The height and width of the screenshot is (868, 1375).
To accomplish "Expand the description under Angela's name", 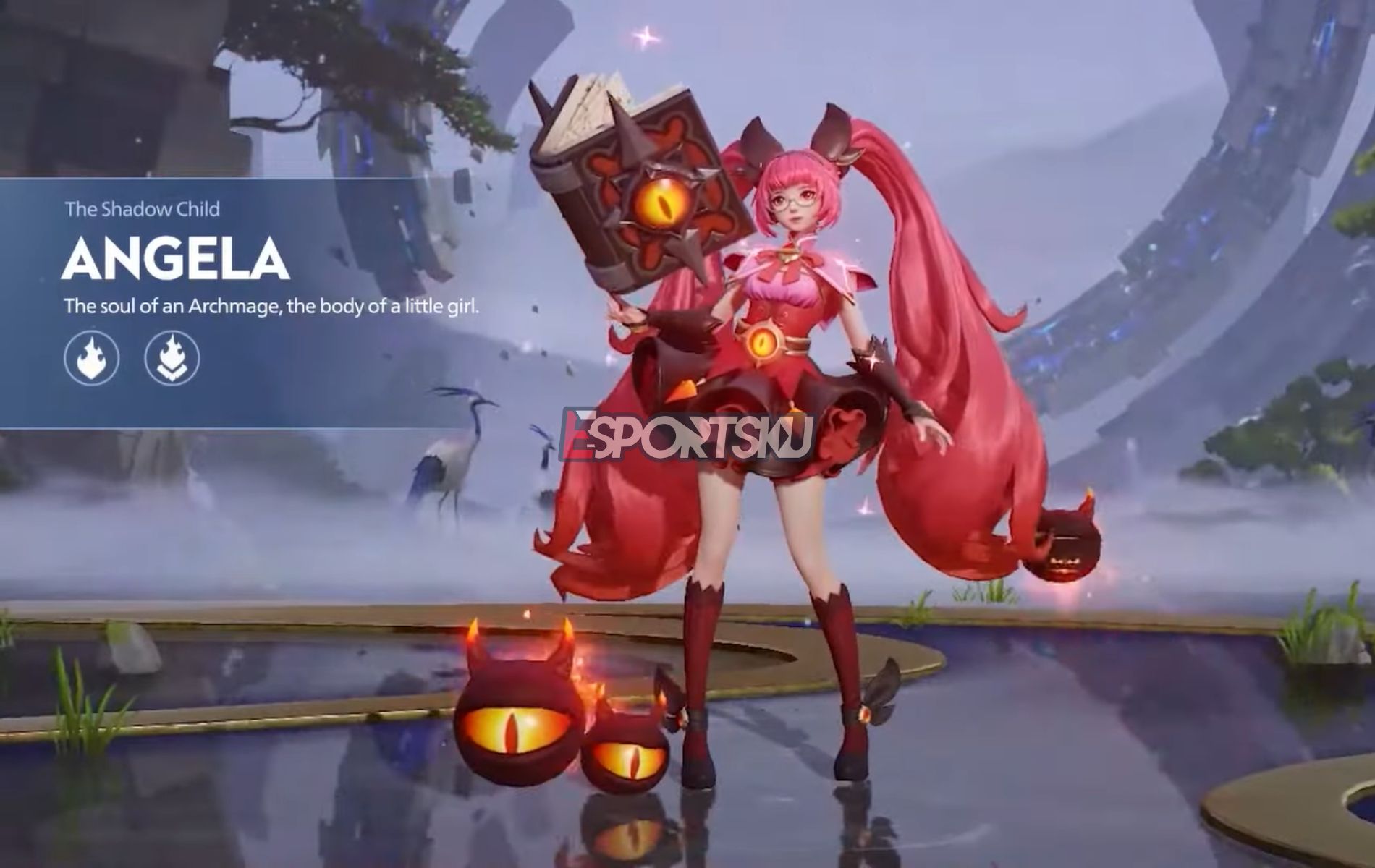I will [275, 305].
